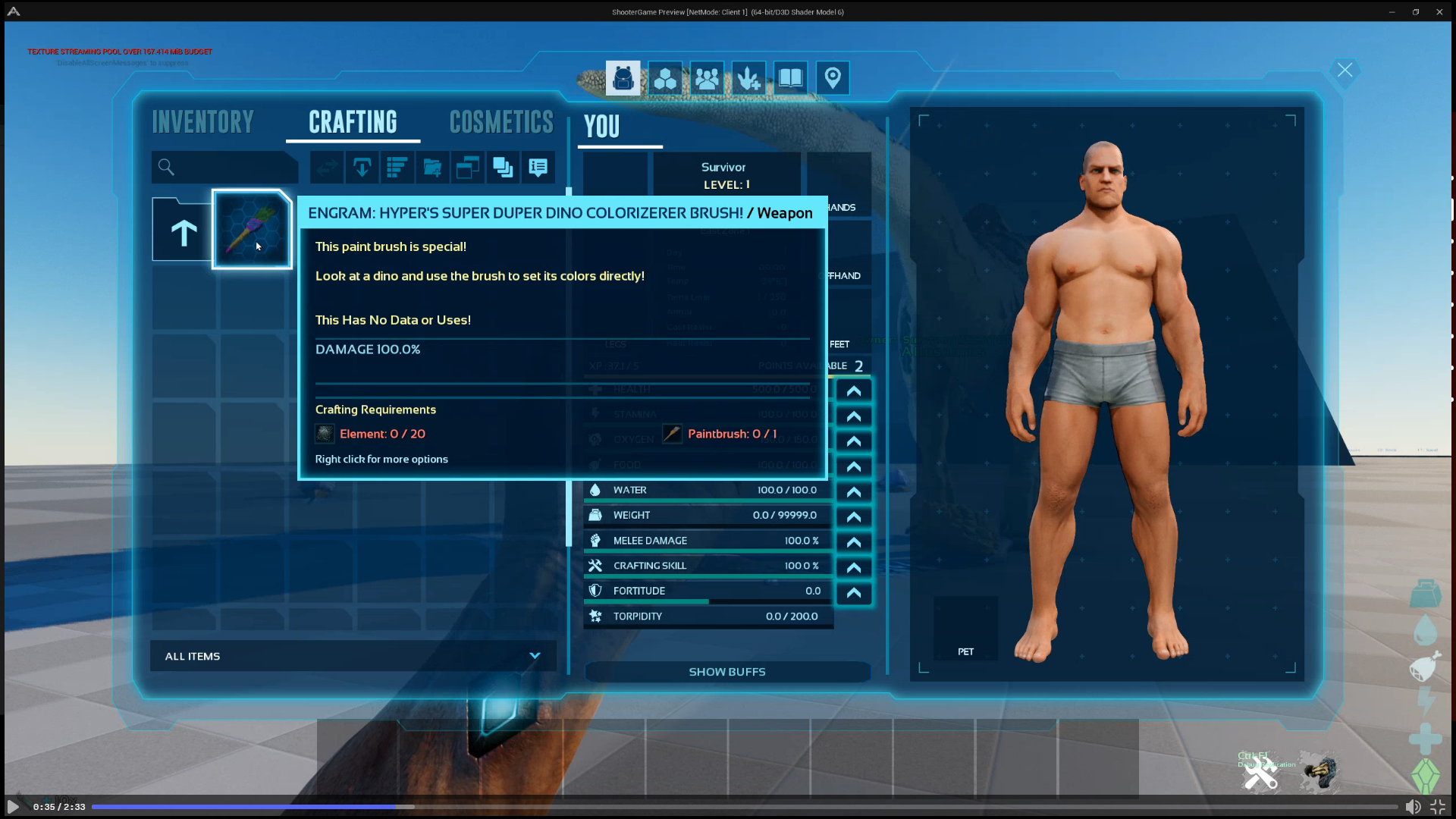Increase the Weight stat
This screenshot has height=819, width=1456.
(853, 517)
